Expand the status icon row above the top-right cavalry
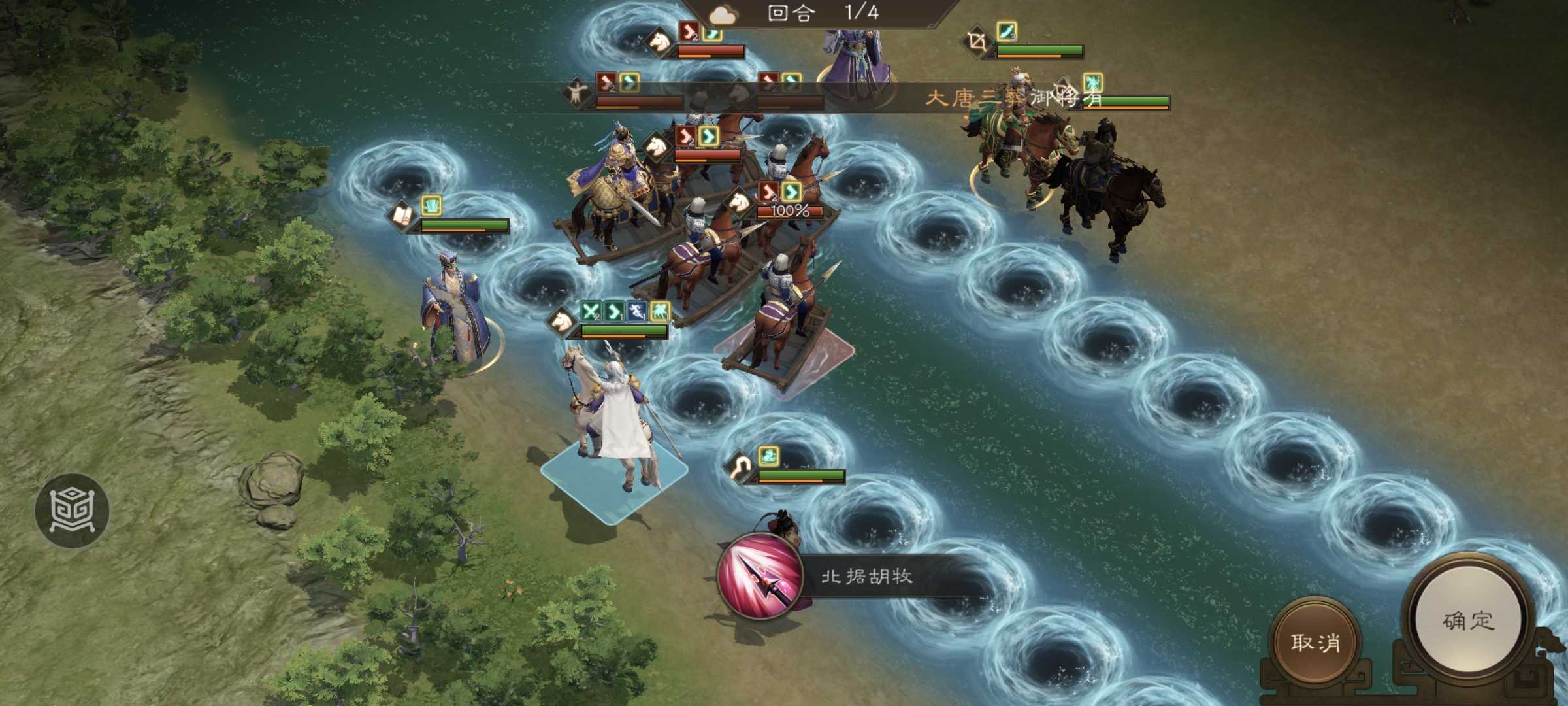Screen dimensions: 1568x706 tap(1092, 84)
